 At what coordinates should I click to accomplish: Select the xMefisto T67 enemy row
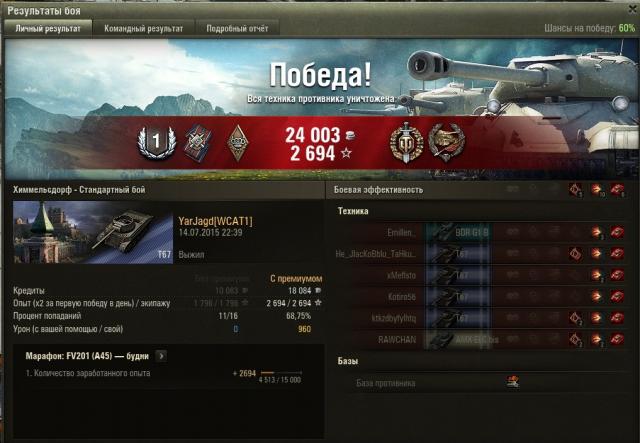pyautogui.click(x=480, y=275)
